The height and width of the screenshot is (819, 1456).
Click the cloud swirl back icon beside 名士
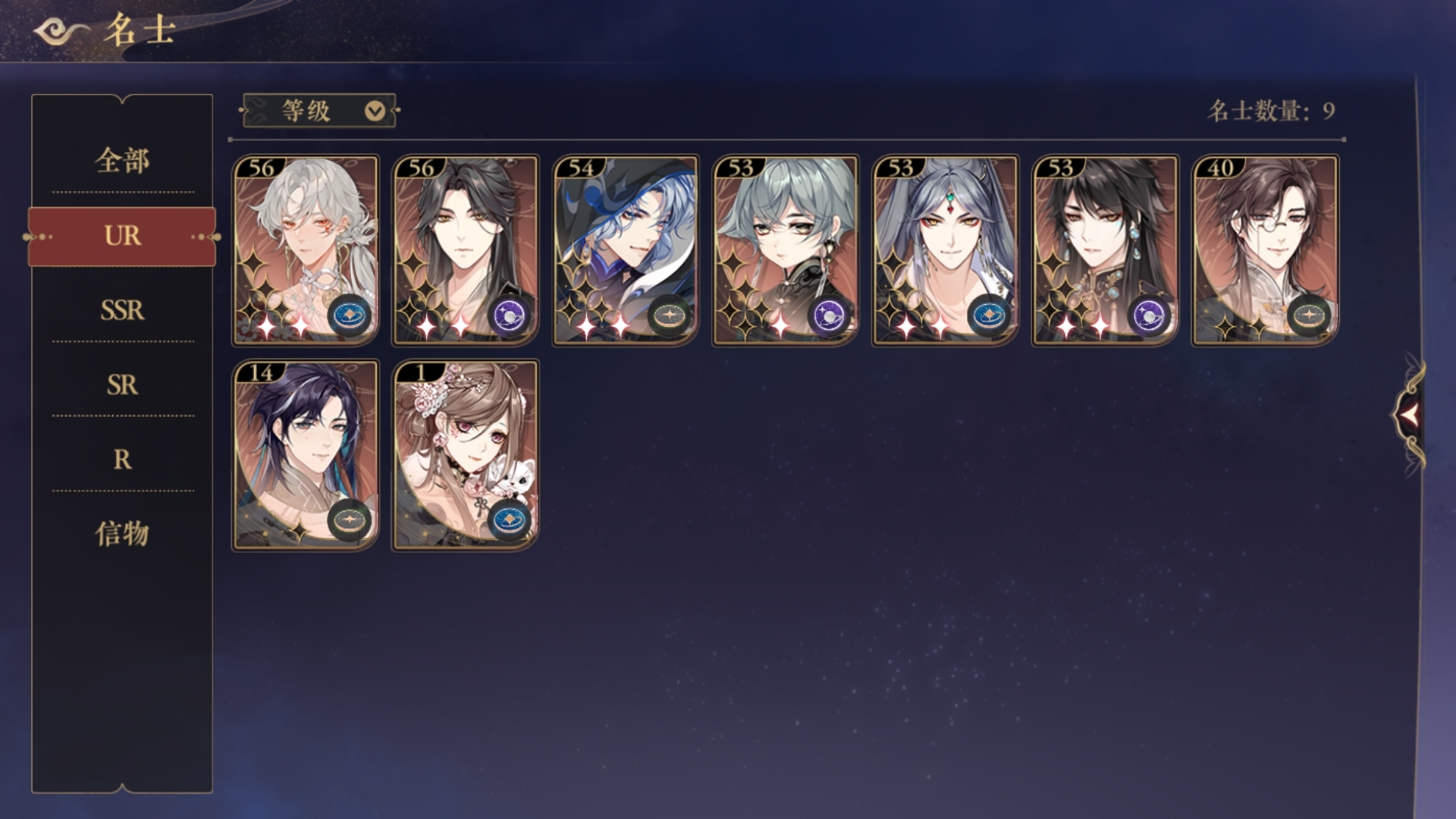61,32
